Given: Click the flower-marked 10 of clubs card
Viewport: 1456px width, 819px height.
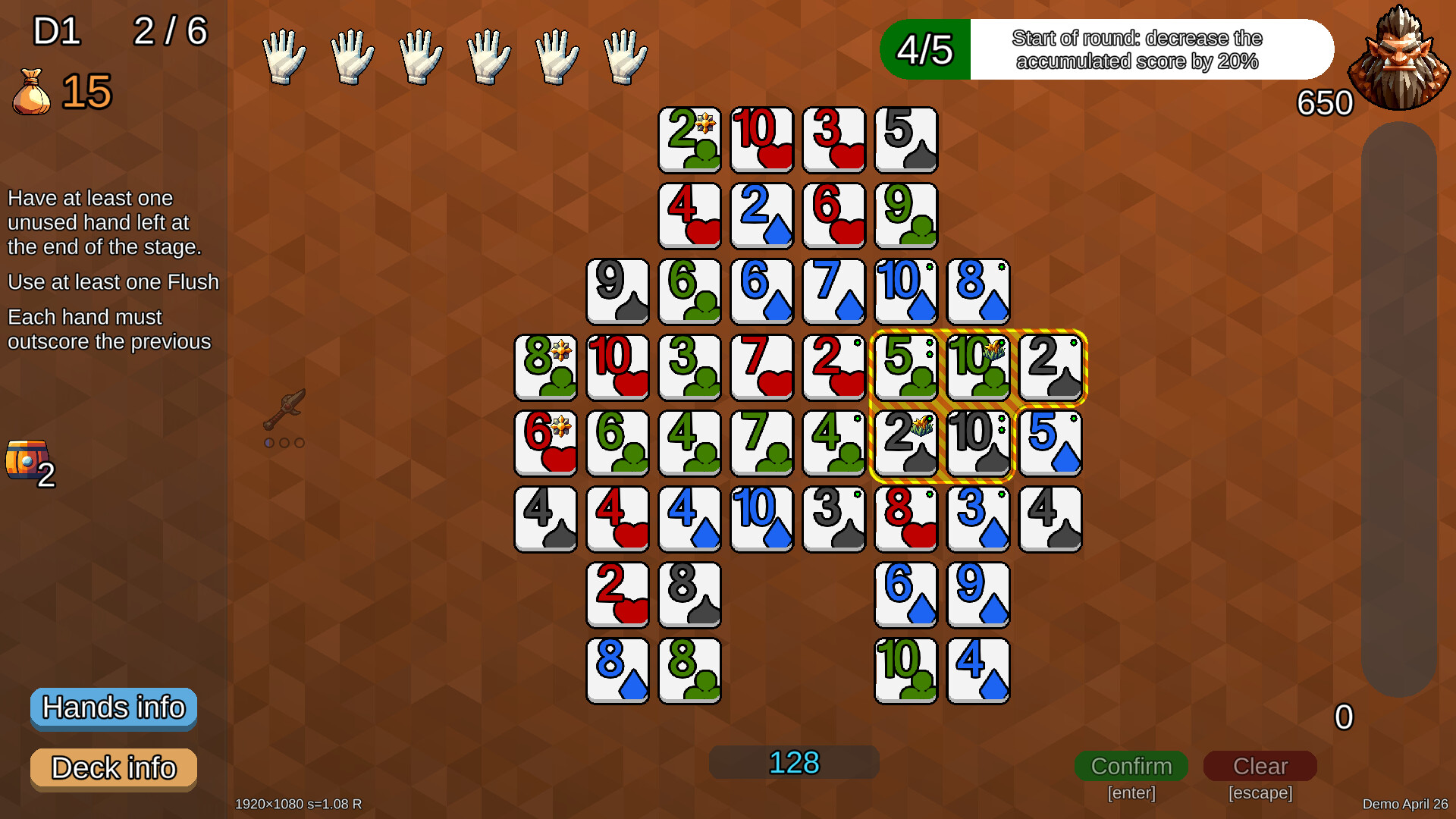Looking at the screenshot, I should click(978, 368).
